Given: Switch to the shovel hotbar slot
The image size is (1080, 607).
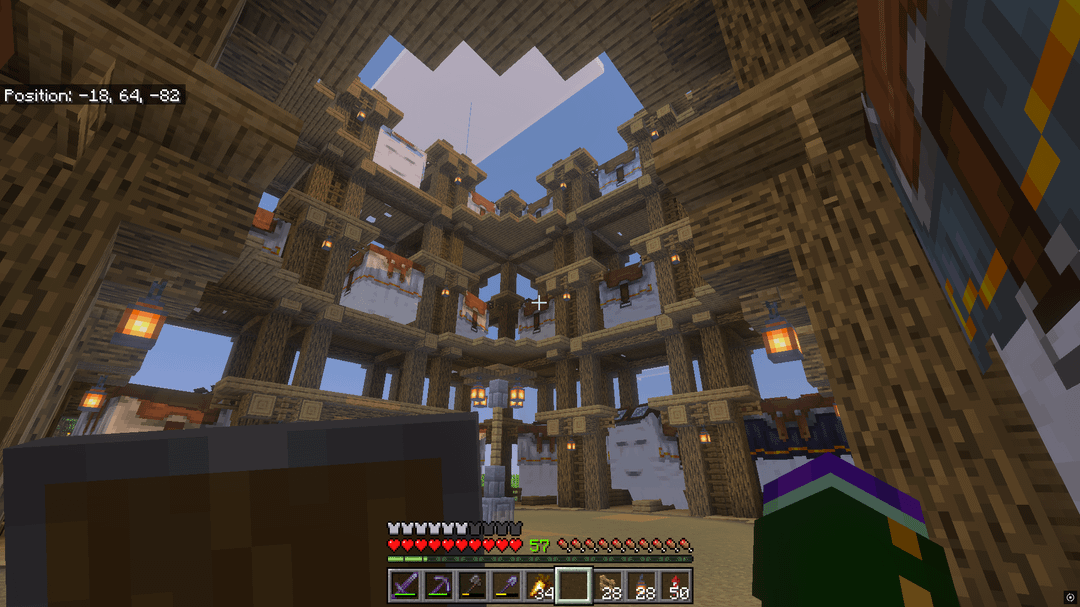Looking at the screenshot, I should tap(506, 585).
